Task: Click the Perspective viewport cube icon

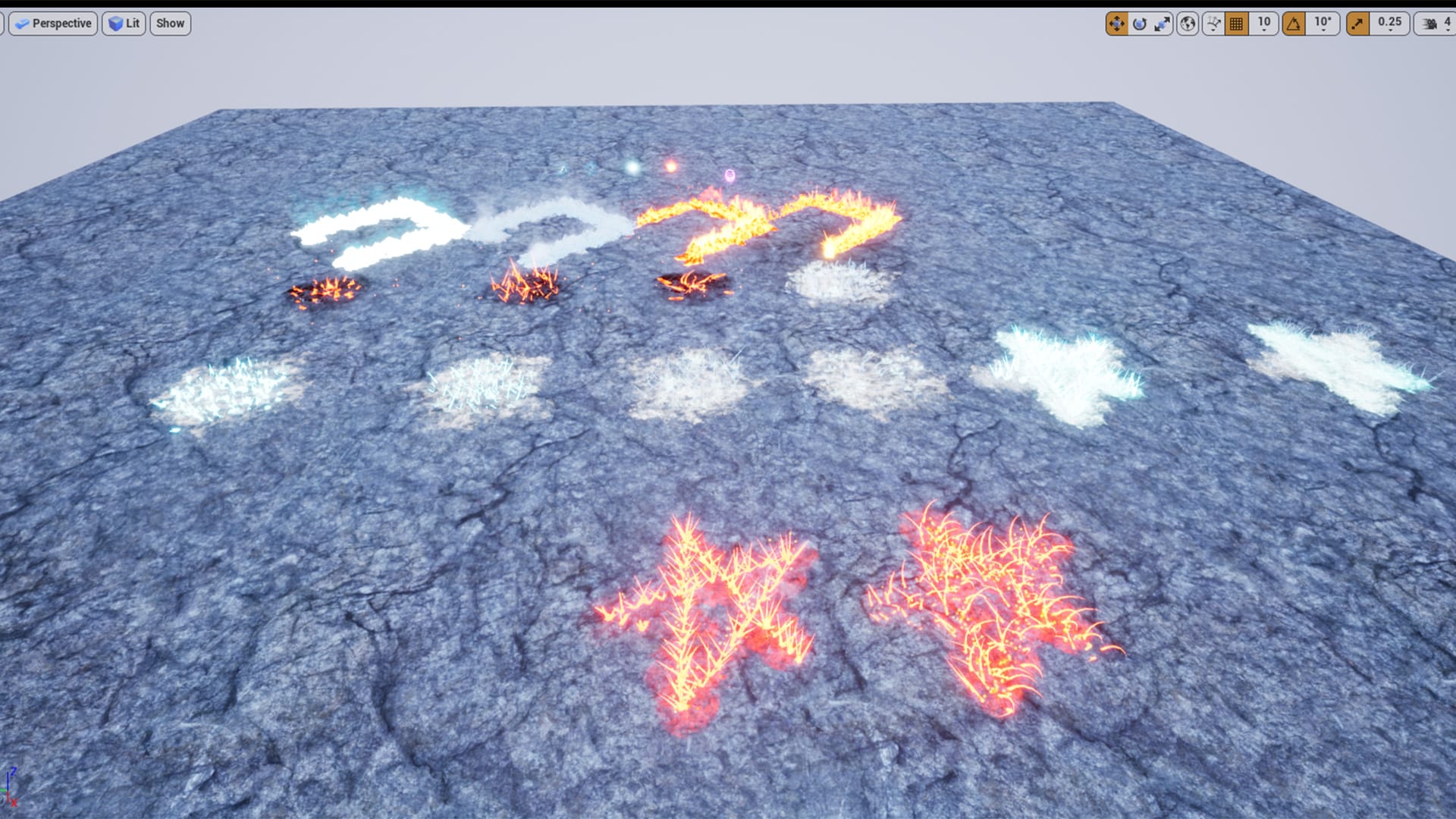Action: point(21,24)
